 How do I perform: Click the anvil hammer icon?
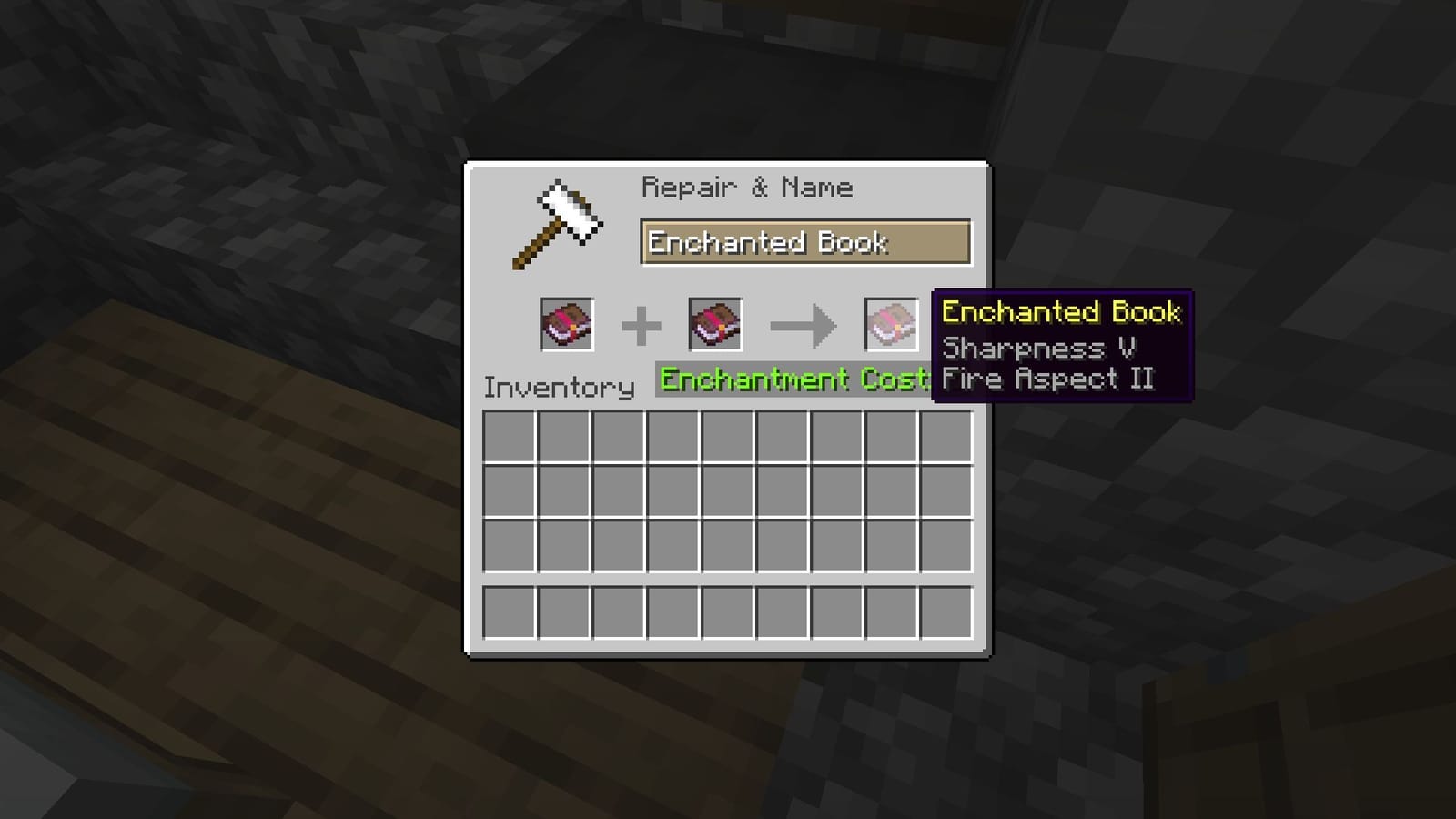click(x=560, y=223)
